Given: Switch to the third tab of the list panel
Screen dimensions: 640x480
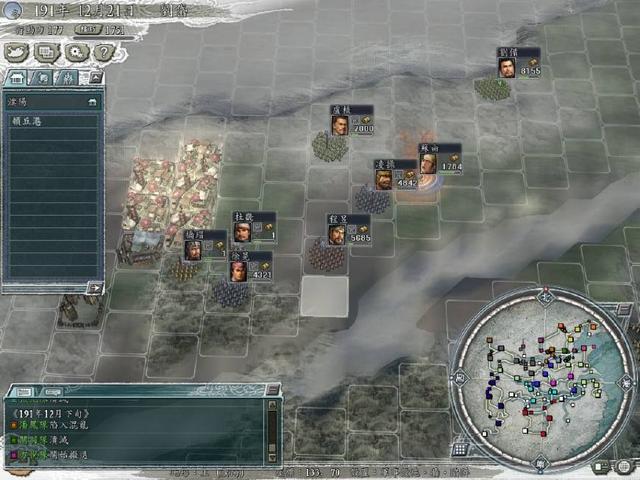Looking at the screenshot, I should point(68,77).
